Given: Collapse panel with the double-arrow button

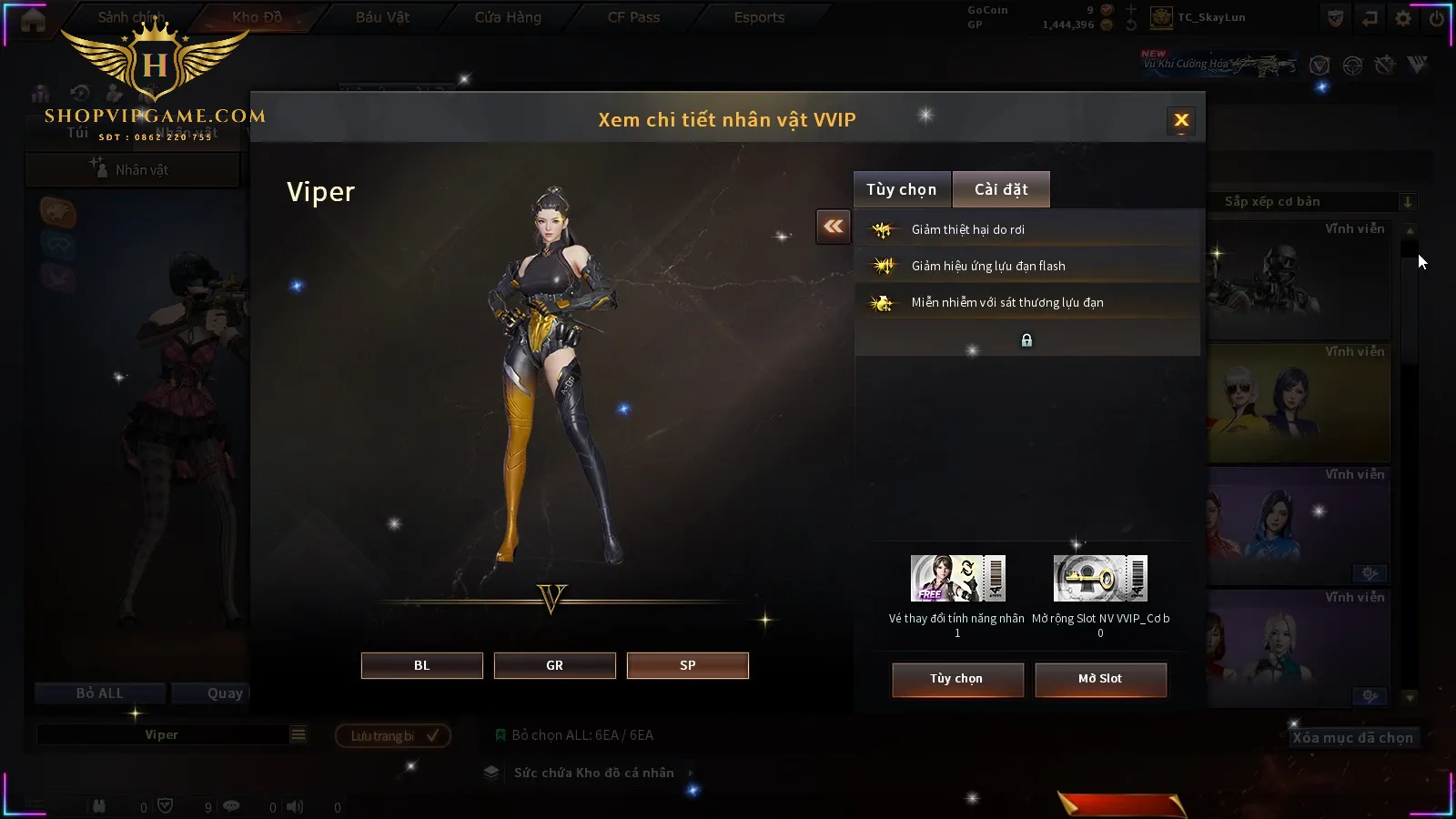Looking at the screenshot, I should coord(834,227).
